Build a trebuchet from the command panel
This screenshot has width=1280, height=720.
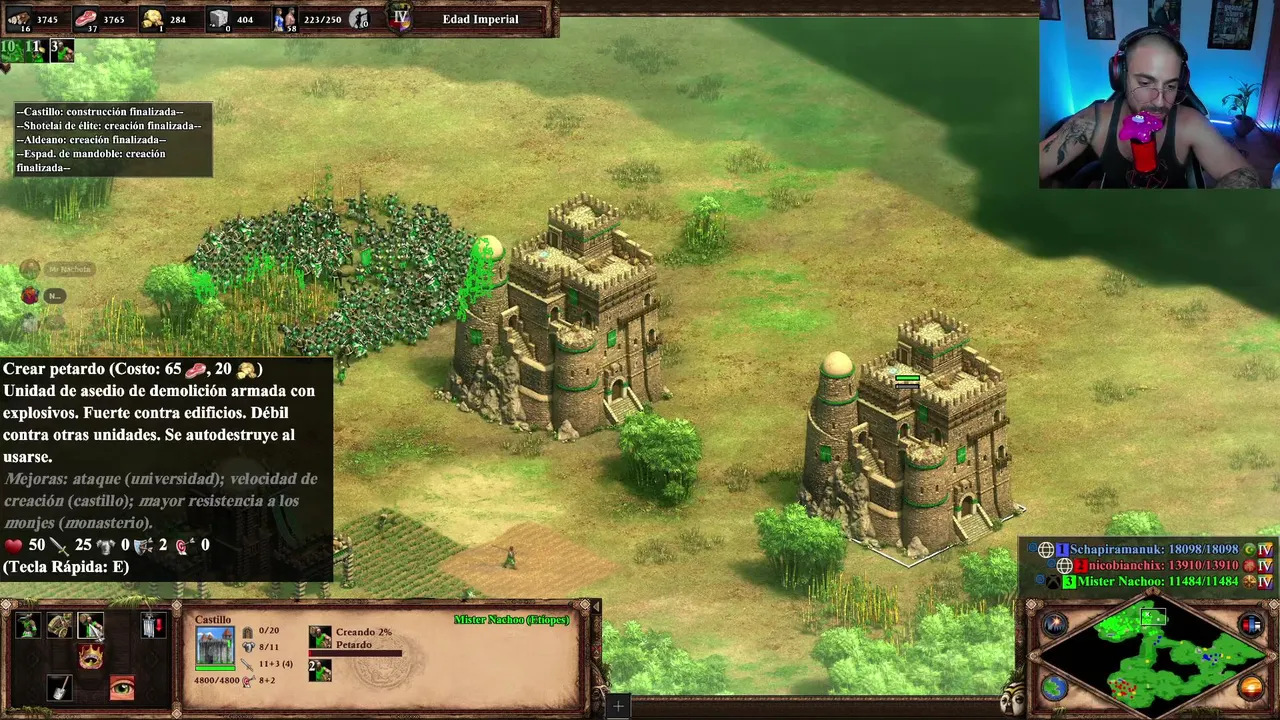(59, 626)
